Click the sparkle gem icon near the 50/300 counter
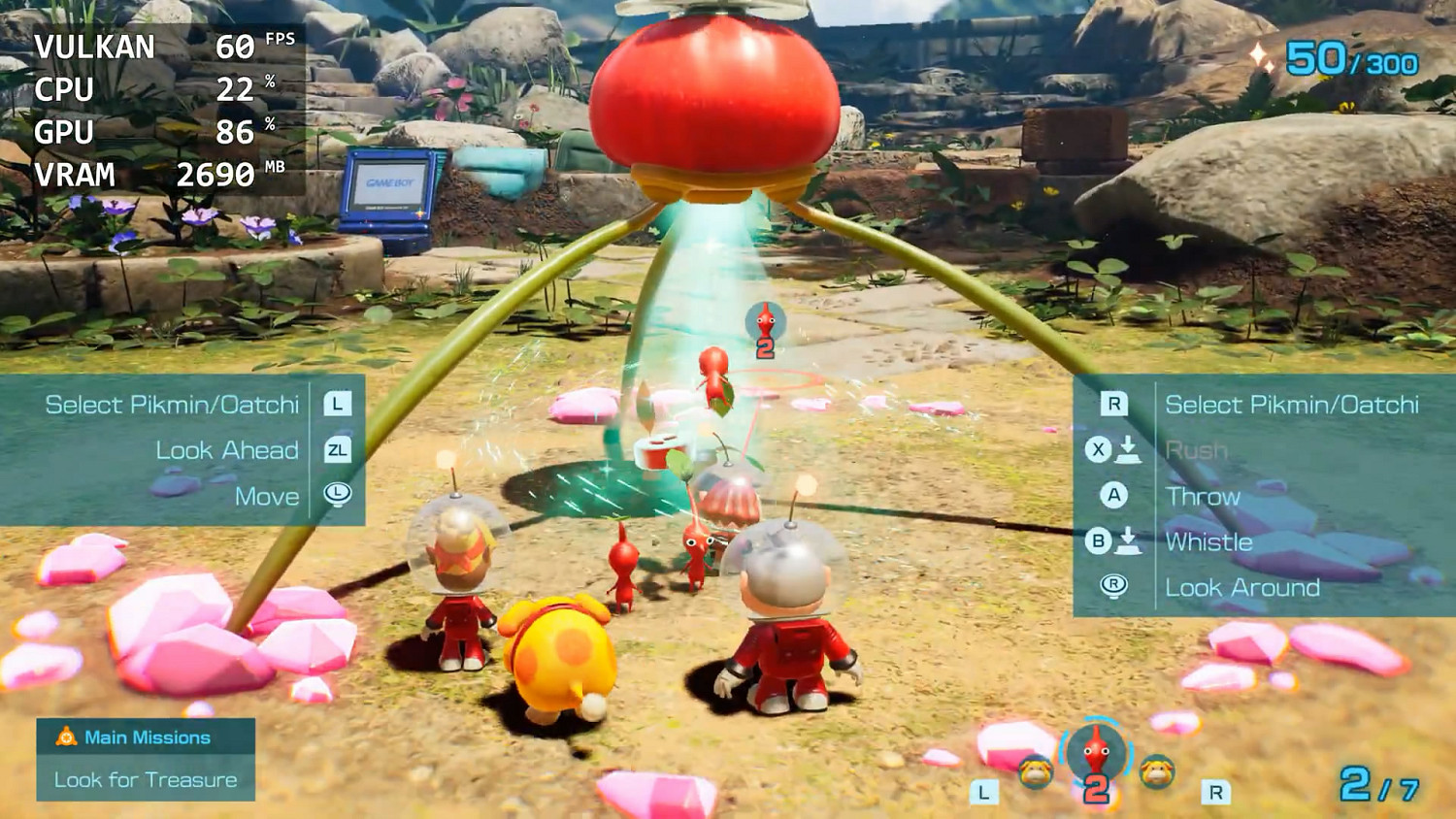The image size is (1456, 819). (1260, 58)
